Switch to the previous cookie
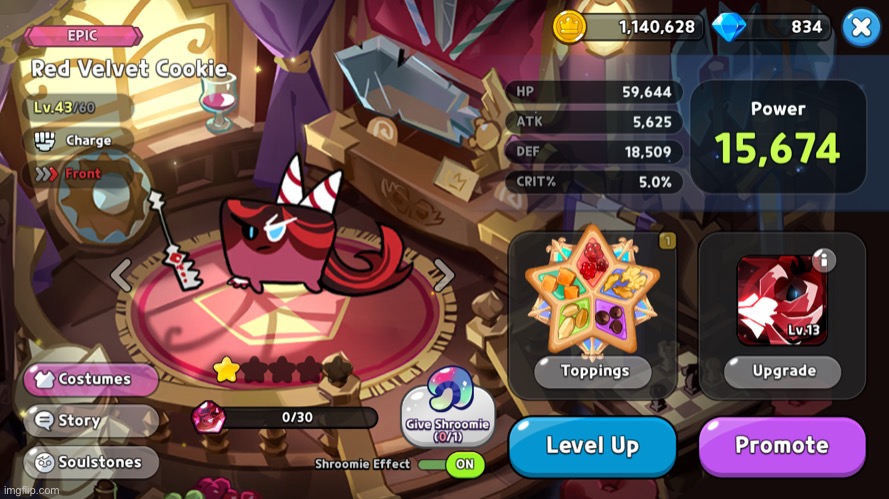This screenshot has width=889, height=499. click(121, 275)
